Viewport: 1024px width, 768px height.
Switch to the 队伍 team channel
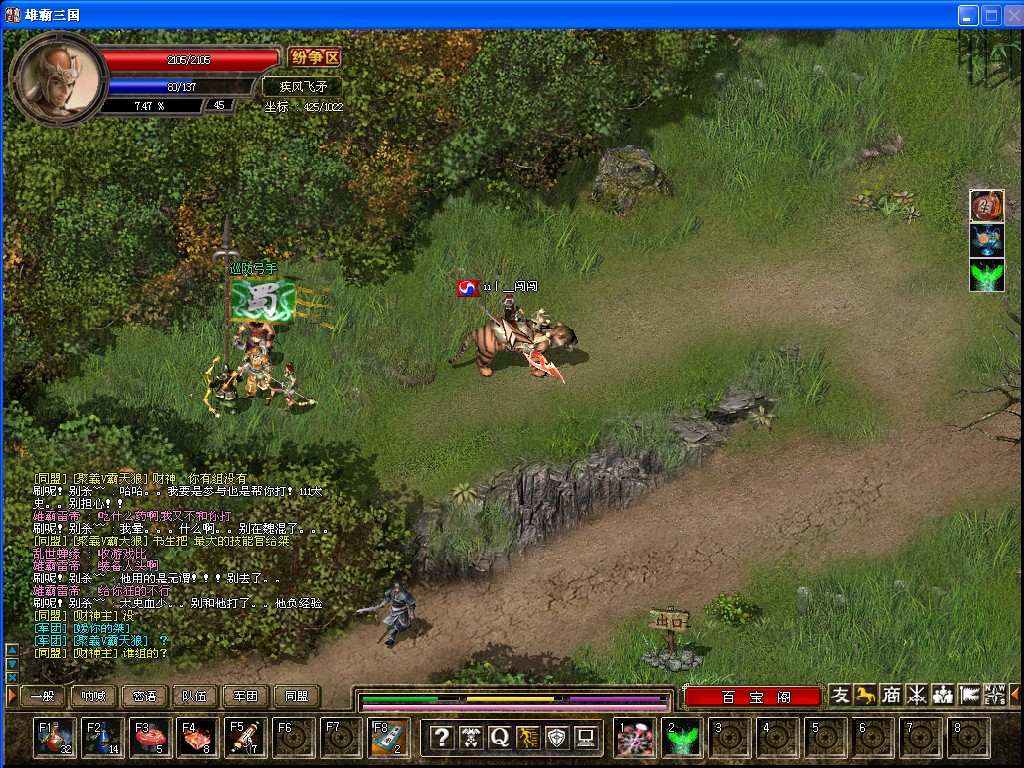click(x=195, y=696)
